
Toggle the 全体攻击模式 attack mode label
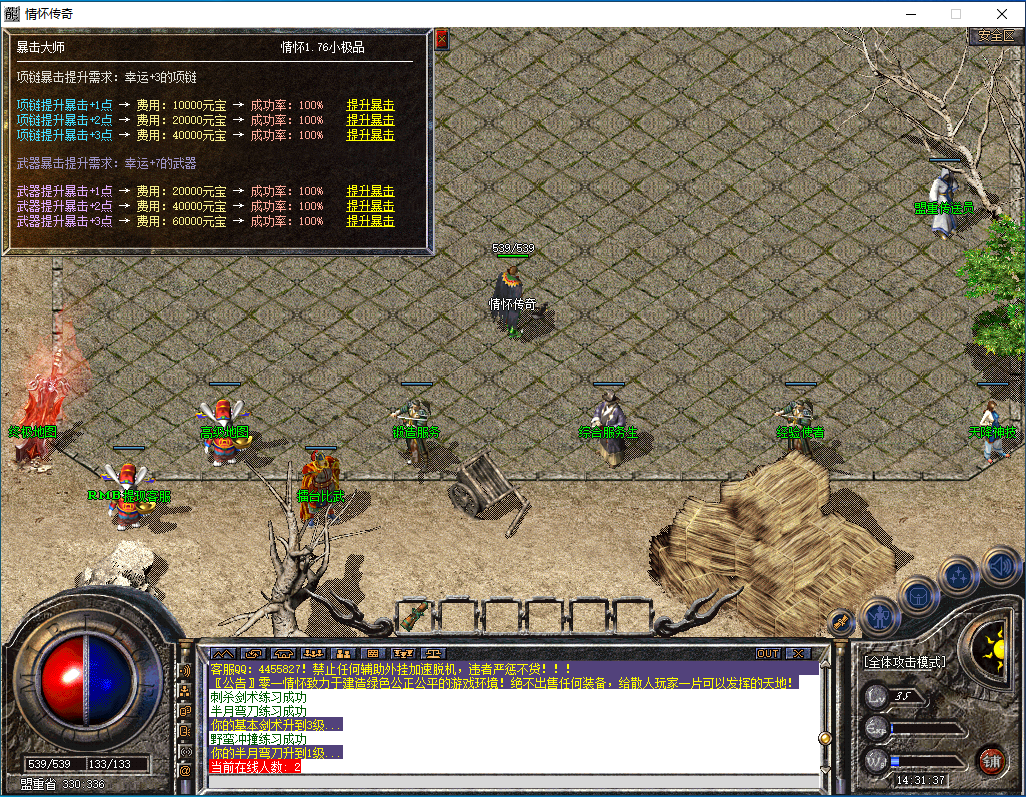click(x=905, y=662)
